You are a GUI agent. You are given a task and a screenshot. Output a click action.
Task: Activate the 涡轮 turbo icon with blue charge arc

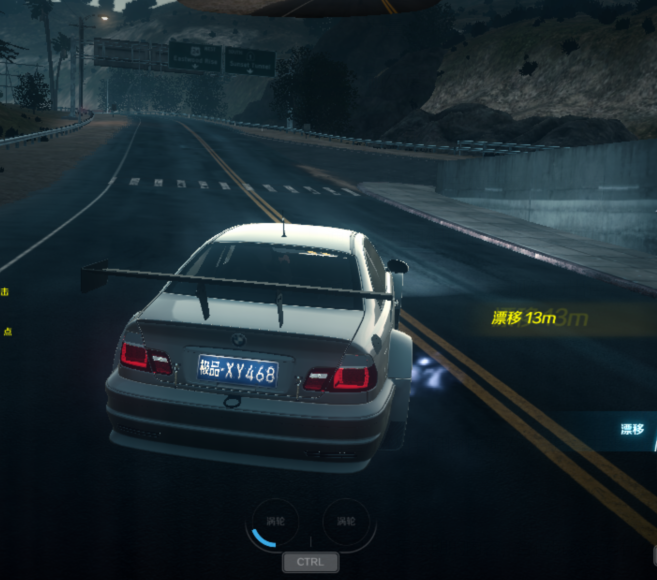[273, 522]
